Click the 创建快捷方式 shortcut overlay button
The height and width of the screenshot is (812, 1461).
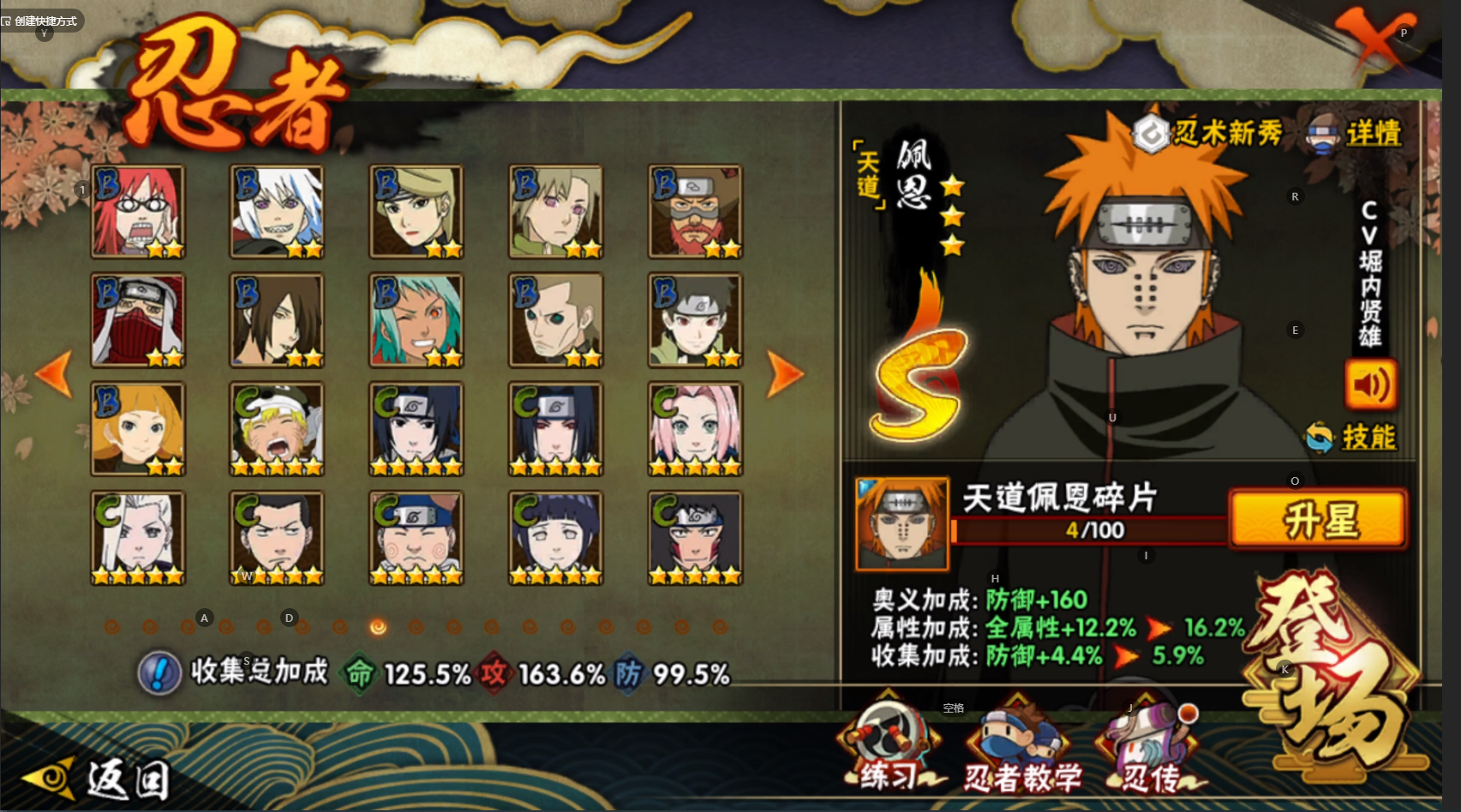click(x=40, y=21)
